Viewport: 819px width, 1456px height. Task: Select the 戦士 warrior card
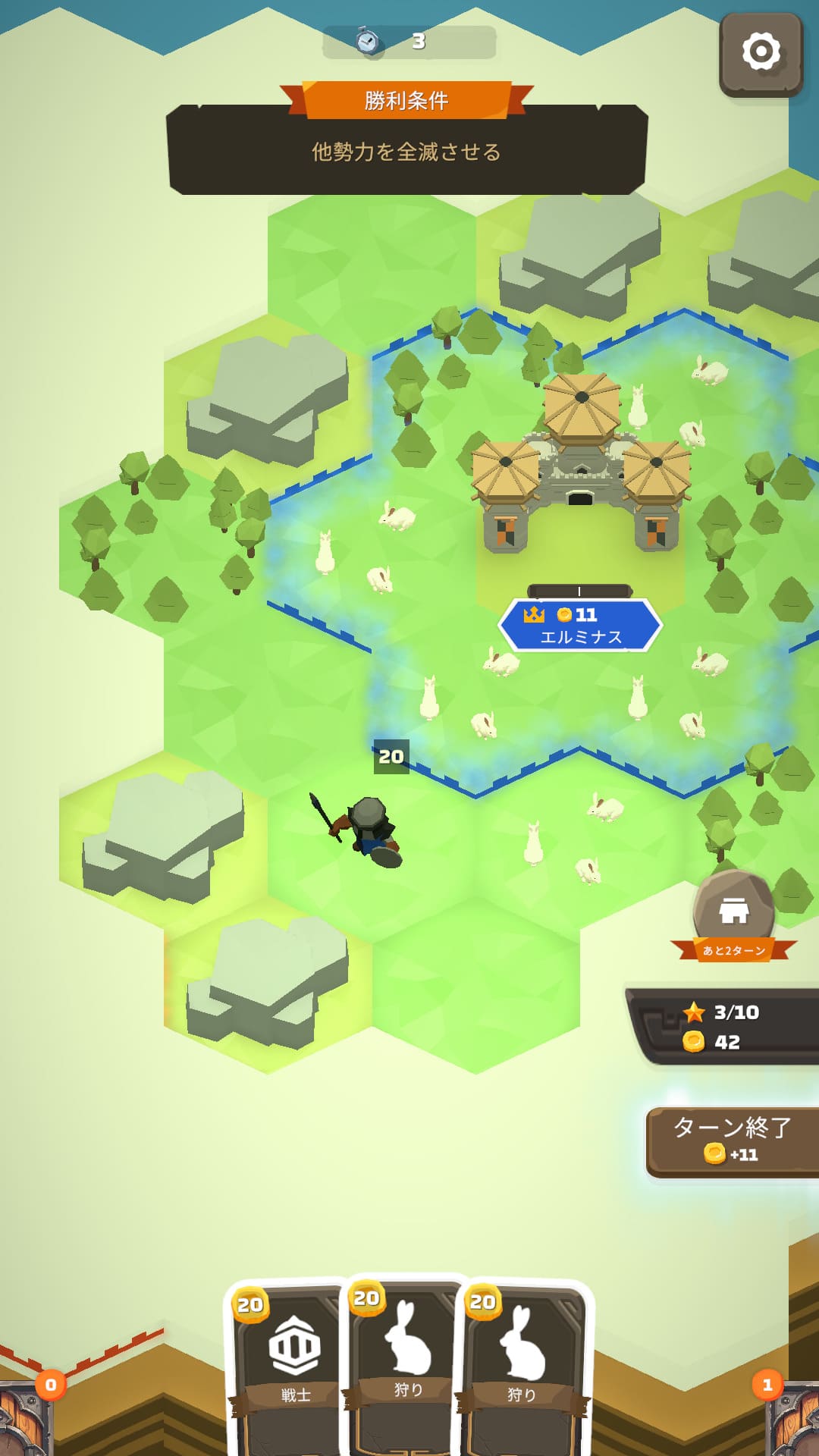click(x=292, y=1365)
